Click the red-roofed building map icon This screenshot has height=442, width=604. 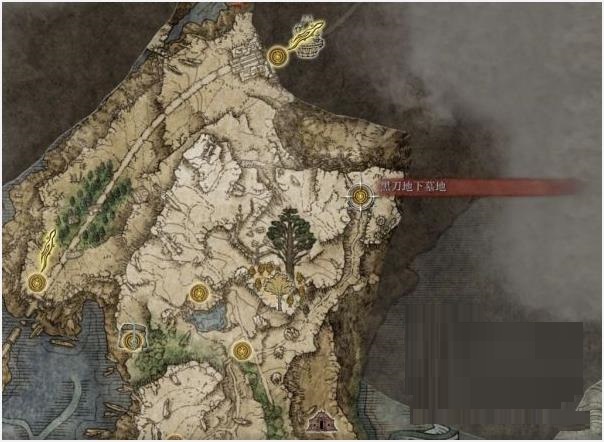point(321,423)
